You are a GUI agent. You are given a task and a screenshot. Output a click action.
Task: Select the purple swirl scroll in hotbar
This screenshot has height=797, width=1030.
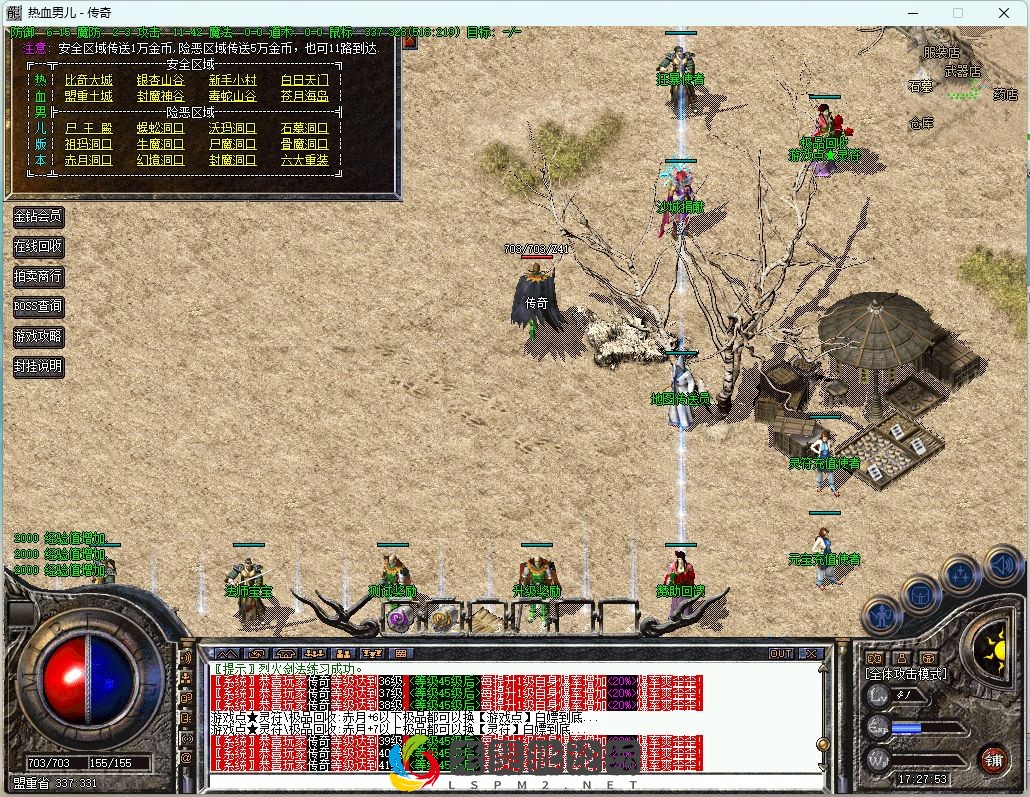tap(399, 620)
